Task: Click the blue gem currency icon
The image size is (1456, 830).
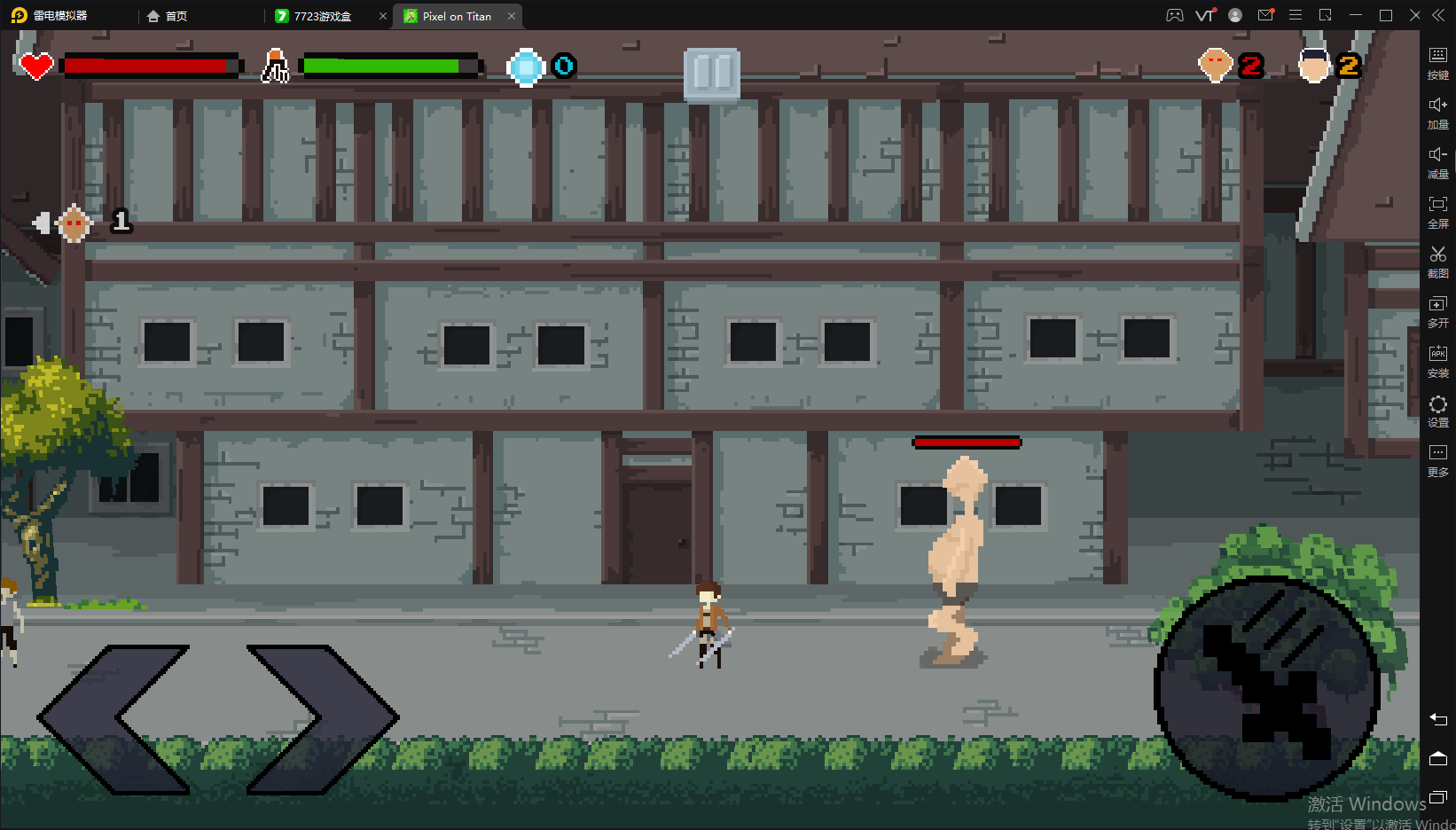Action: (525, 66)
